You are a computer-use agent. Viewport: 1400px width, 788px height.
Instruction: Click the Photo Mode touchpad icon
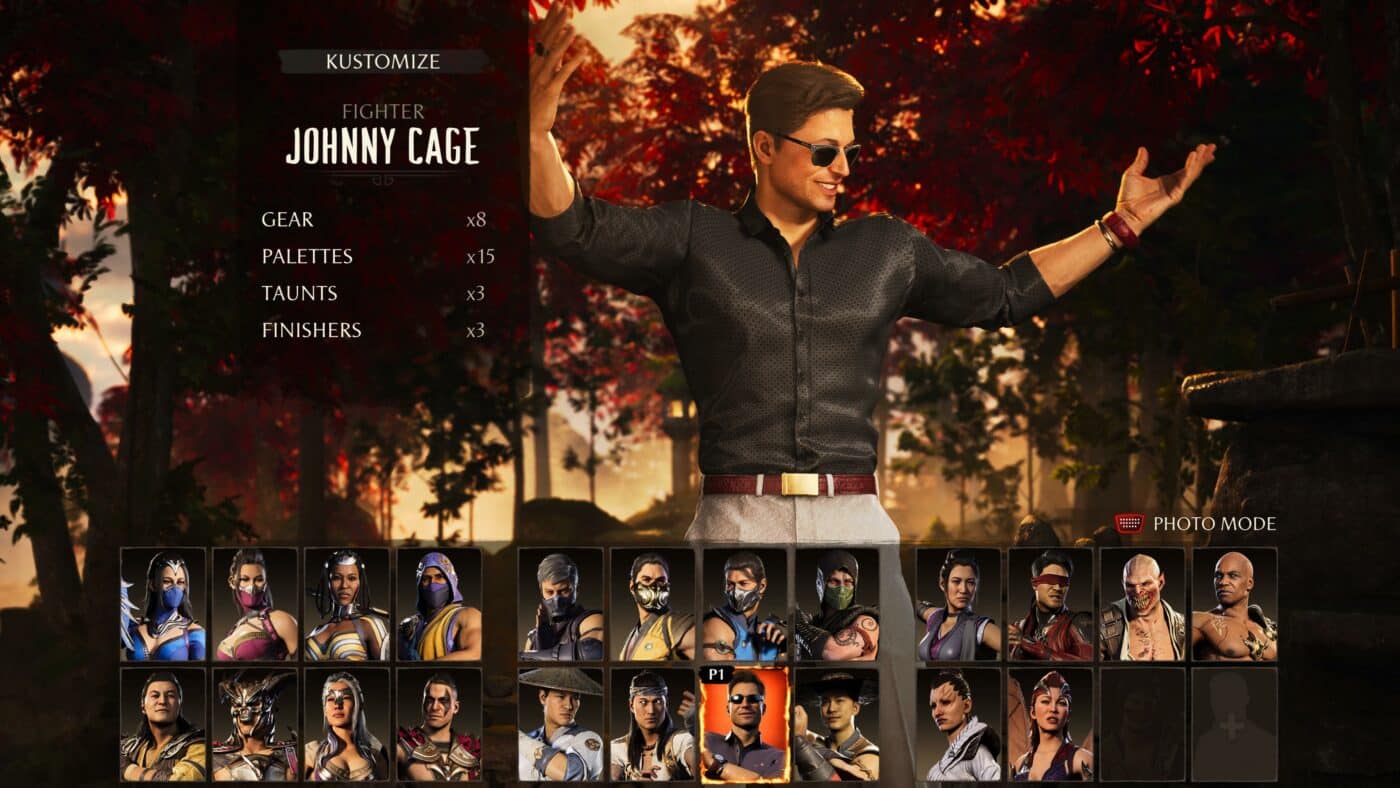click(1128, 521)
